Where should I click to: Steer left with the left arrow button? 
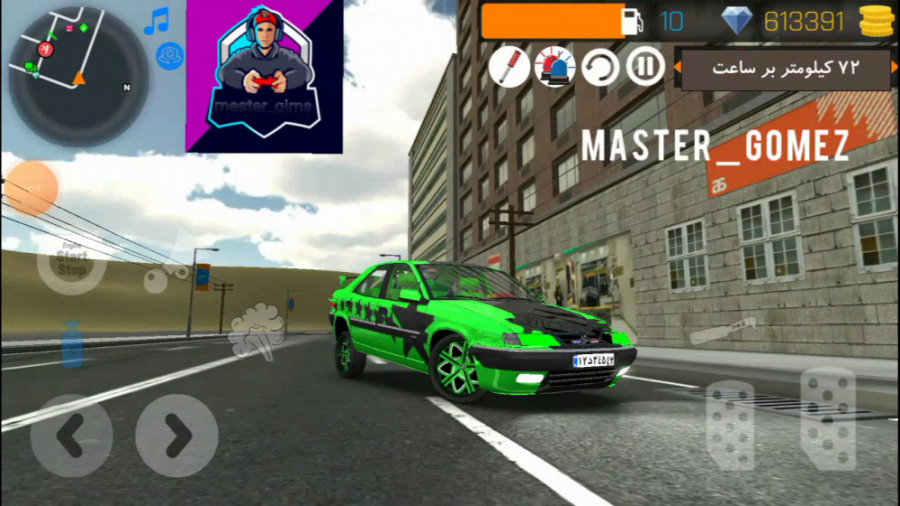pos(71,435)
